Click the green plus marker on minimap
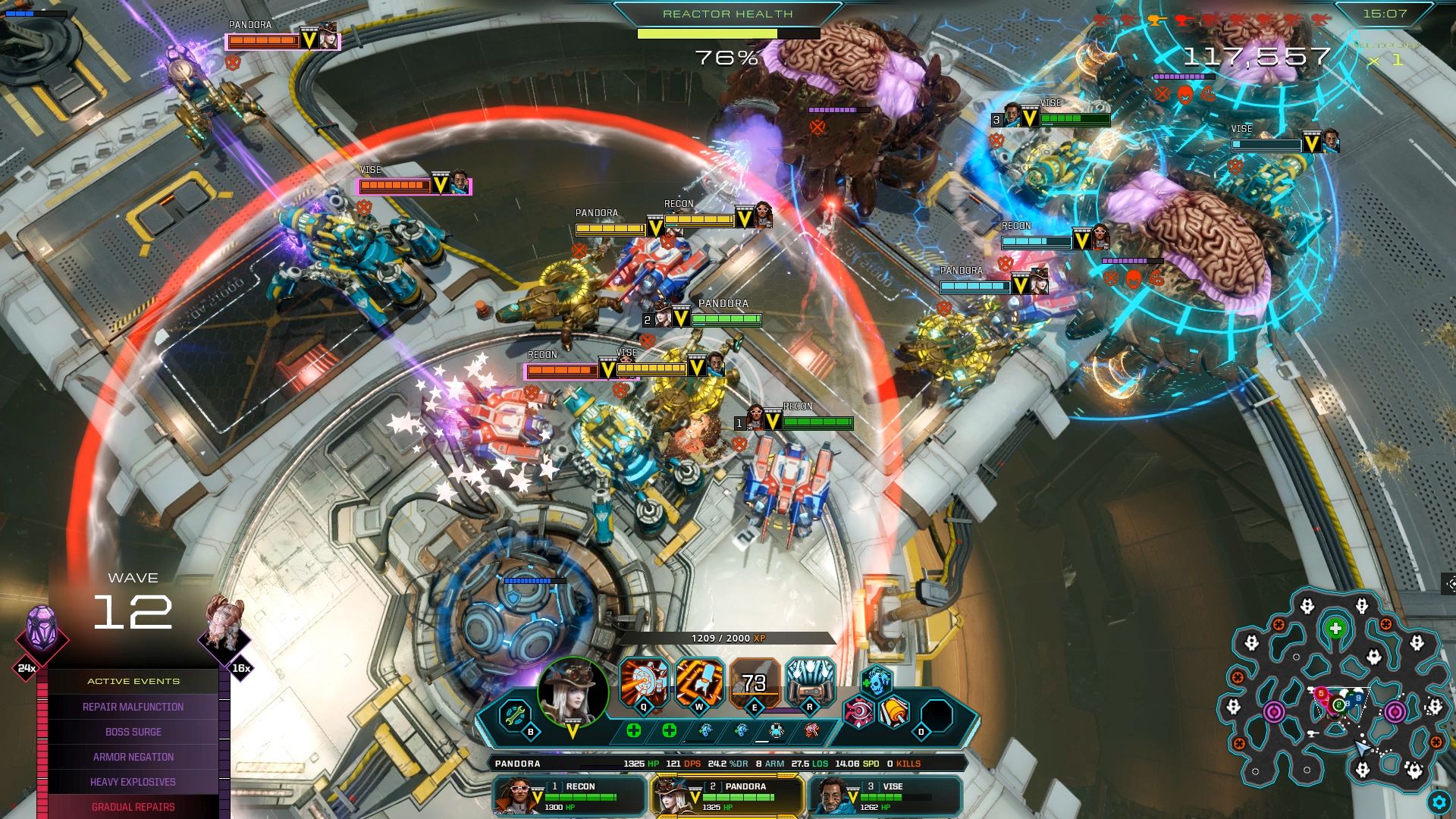The width and height of the screenshot is (1456, 819). pos(1335,628)
